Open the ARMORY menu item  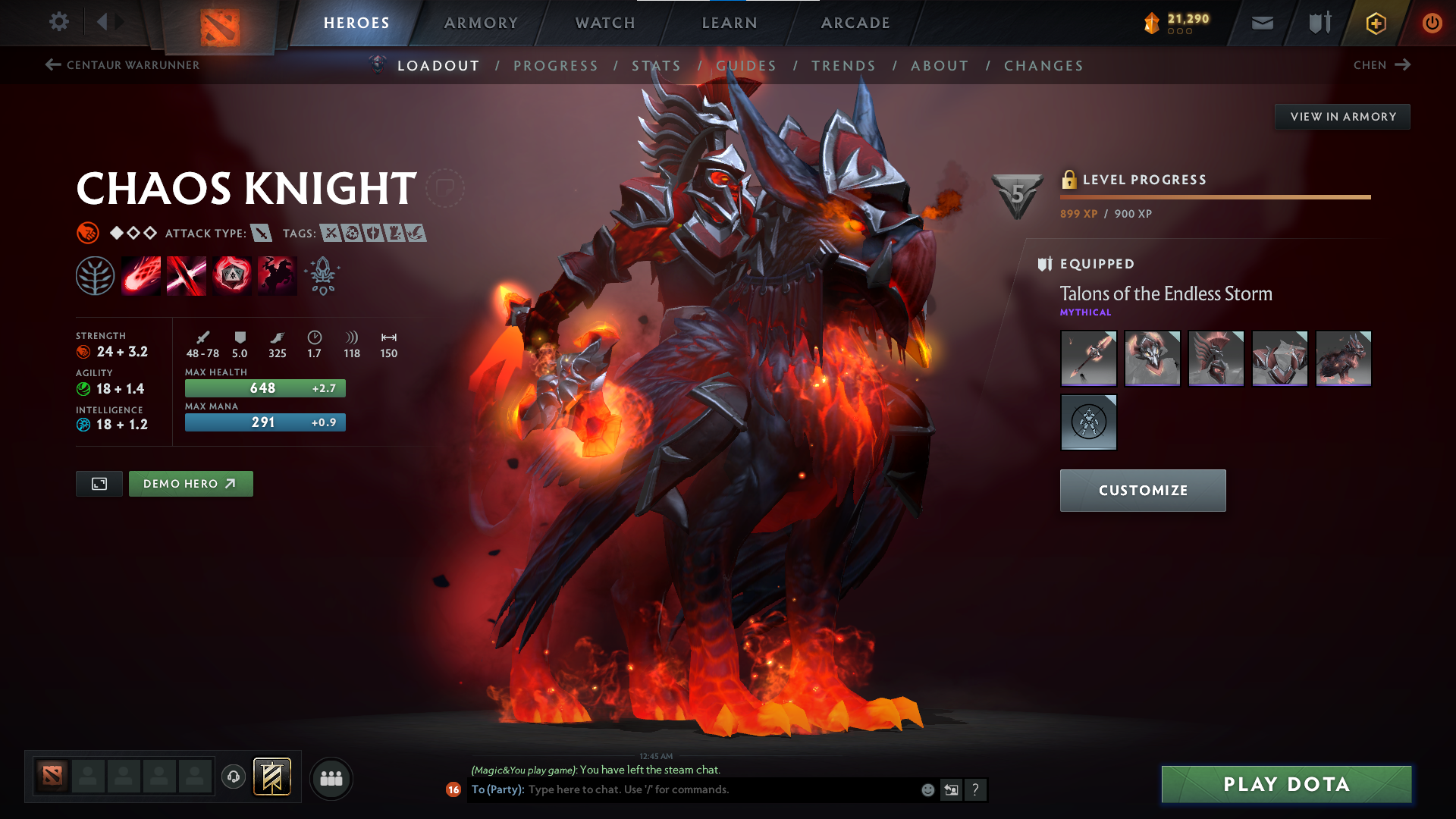click(481, 23)
